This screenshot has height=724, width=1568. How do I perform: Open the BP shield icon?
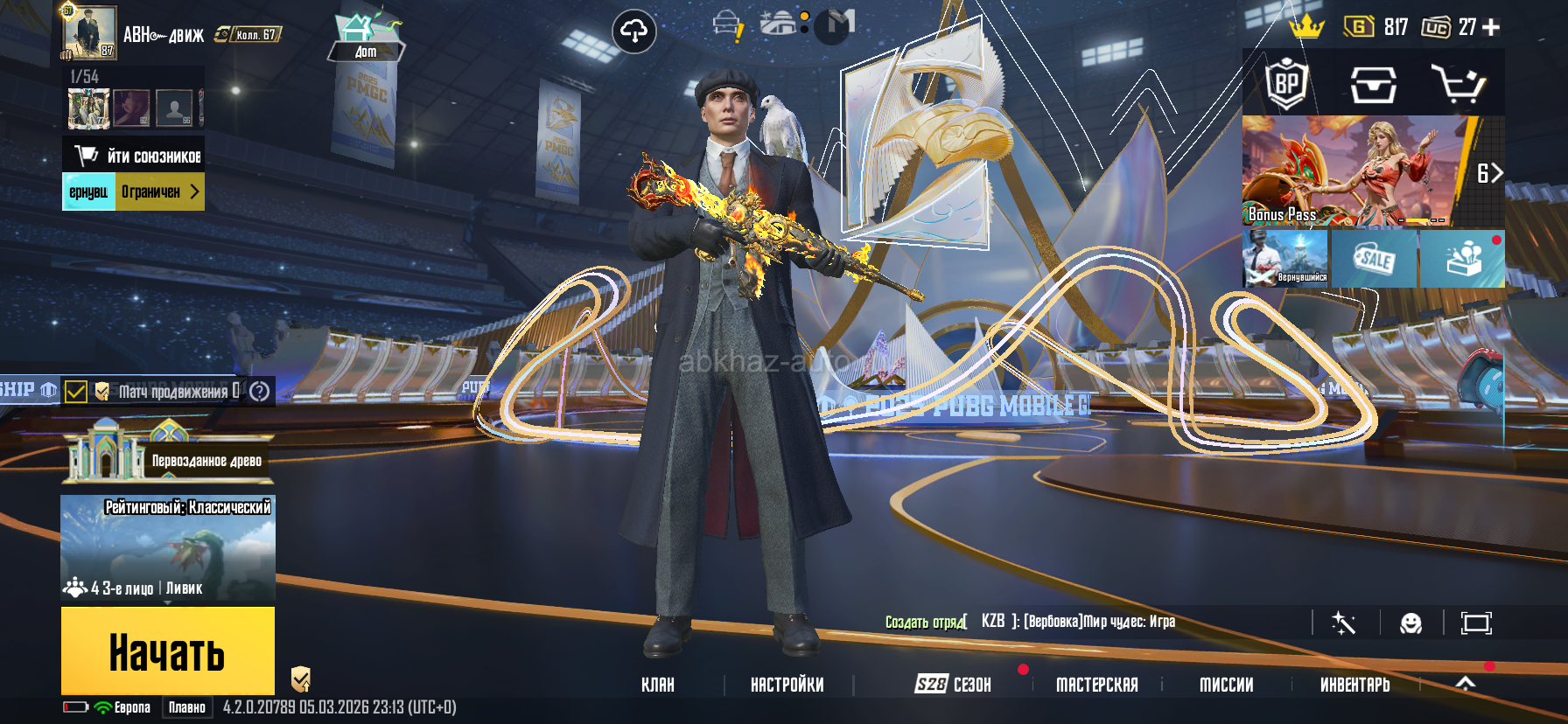1286,84
